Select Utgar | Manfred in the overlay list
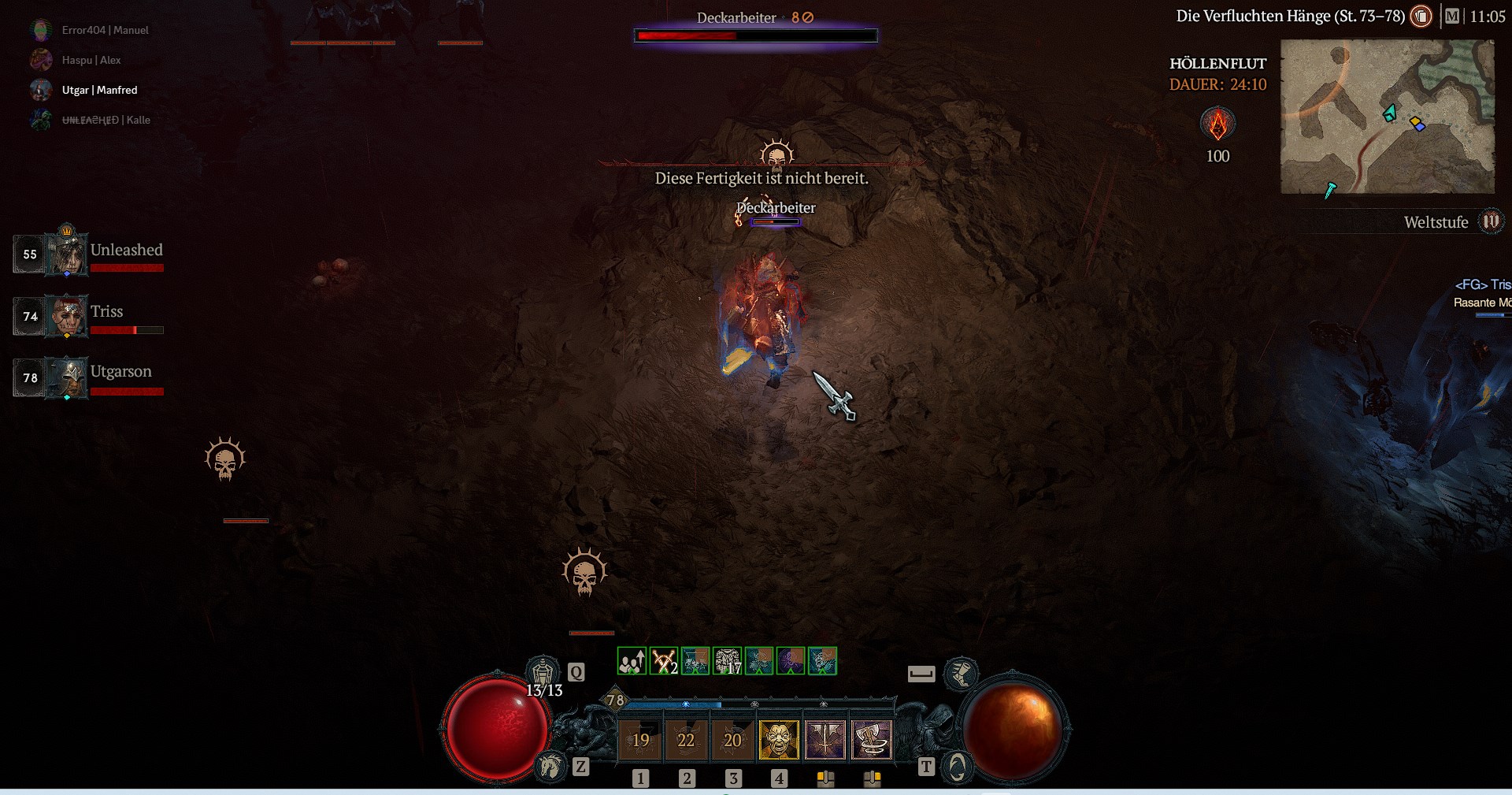The width and height of the screenshot is (1512, 795). pos(99,90)
